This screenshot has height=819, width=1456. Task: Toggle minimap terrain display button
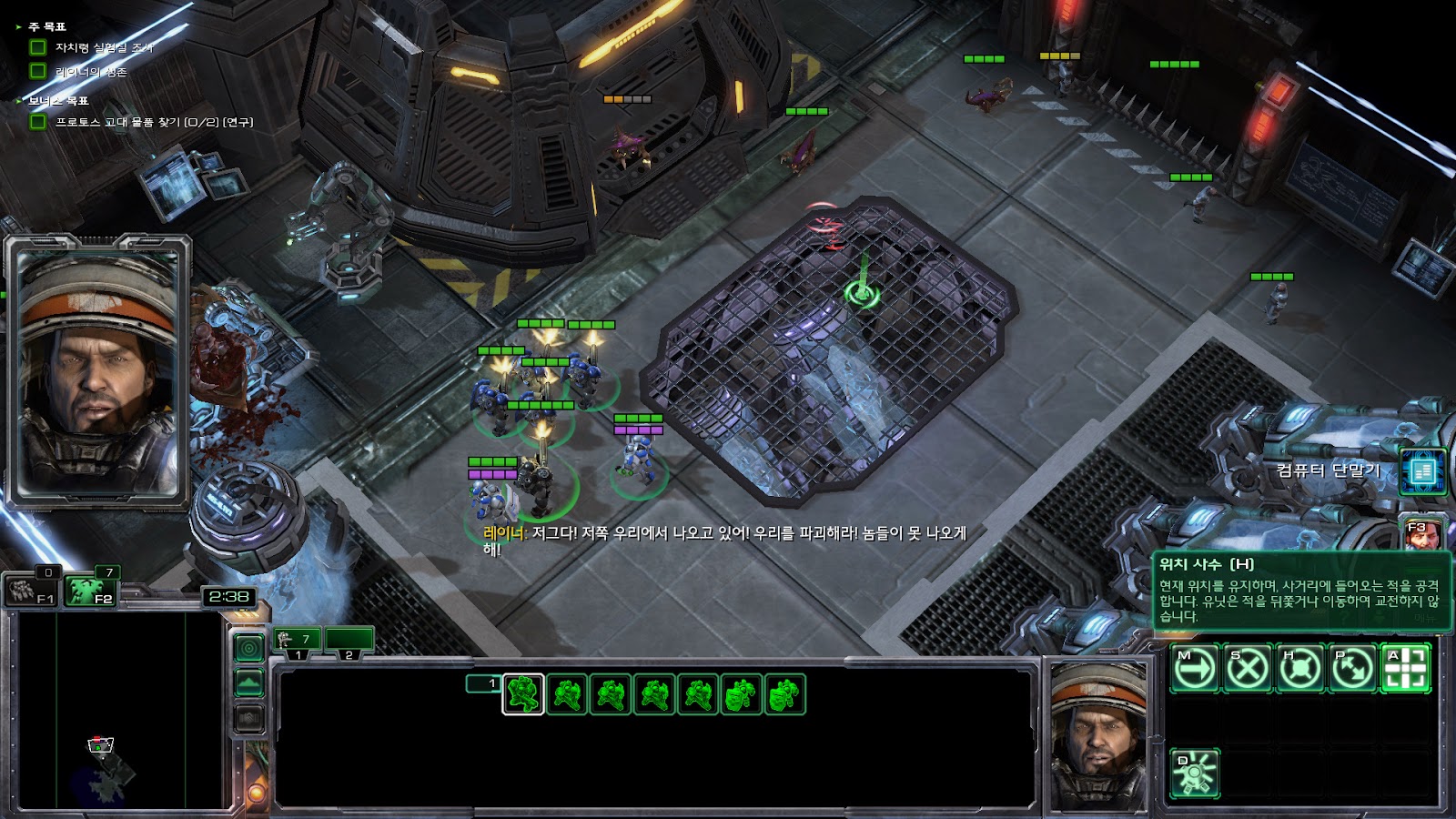(249, 682)
